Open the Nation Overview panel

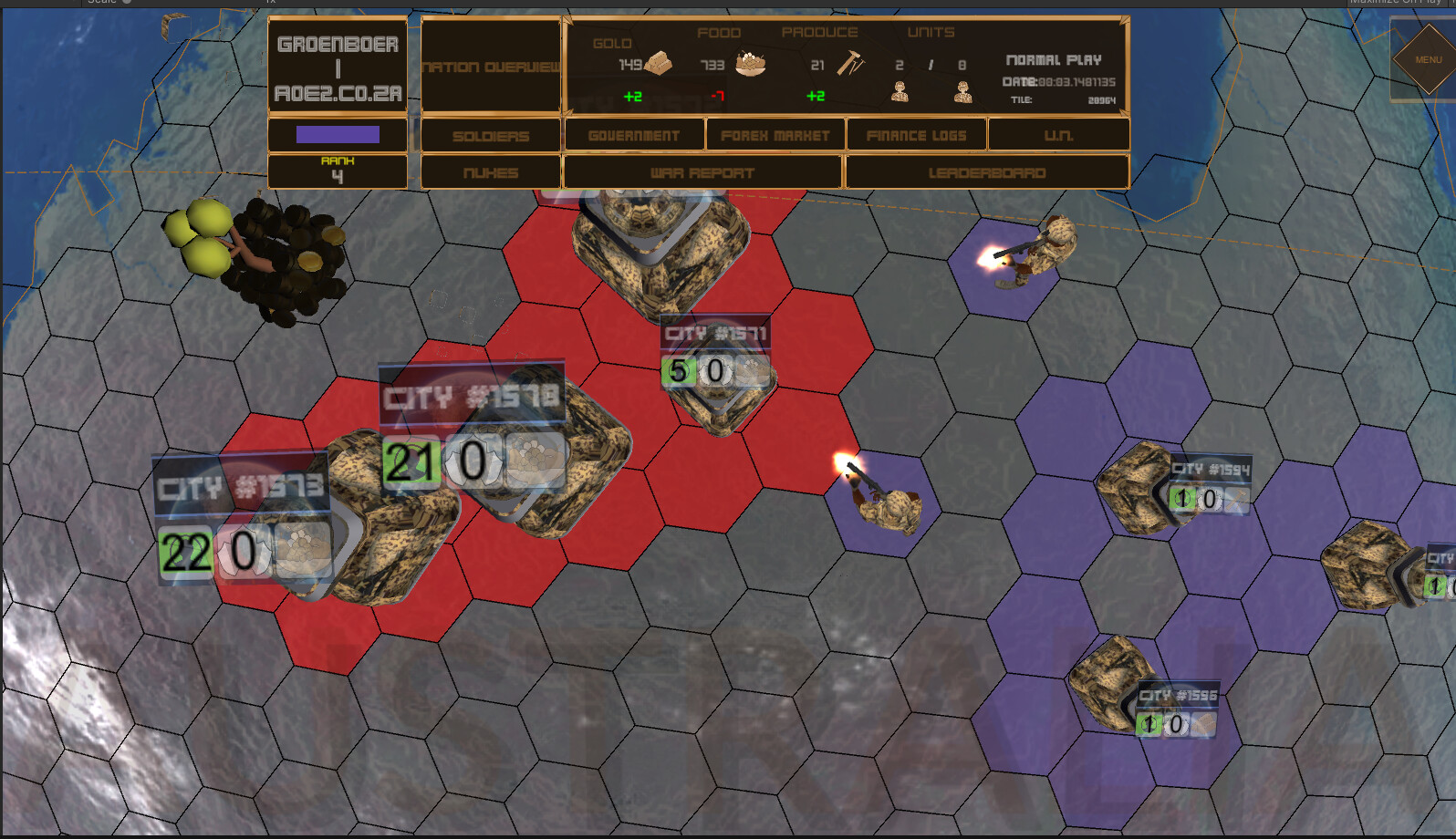(490, 67)
